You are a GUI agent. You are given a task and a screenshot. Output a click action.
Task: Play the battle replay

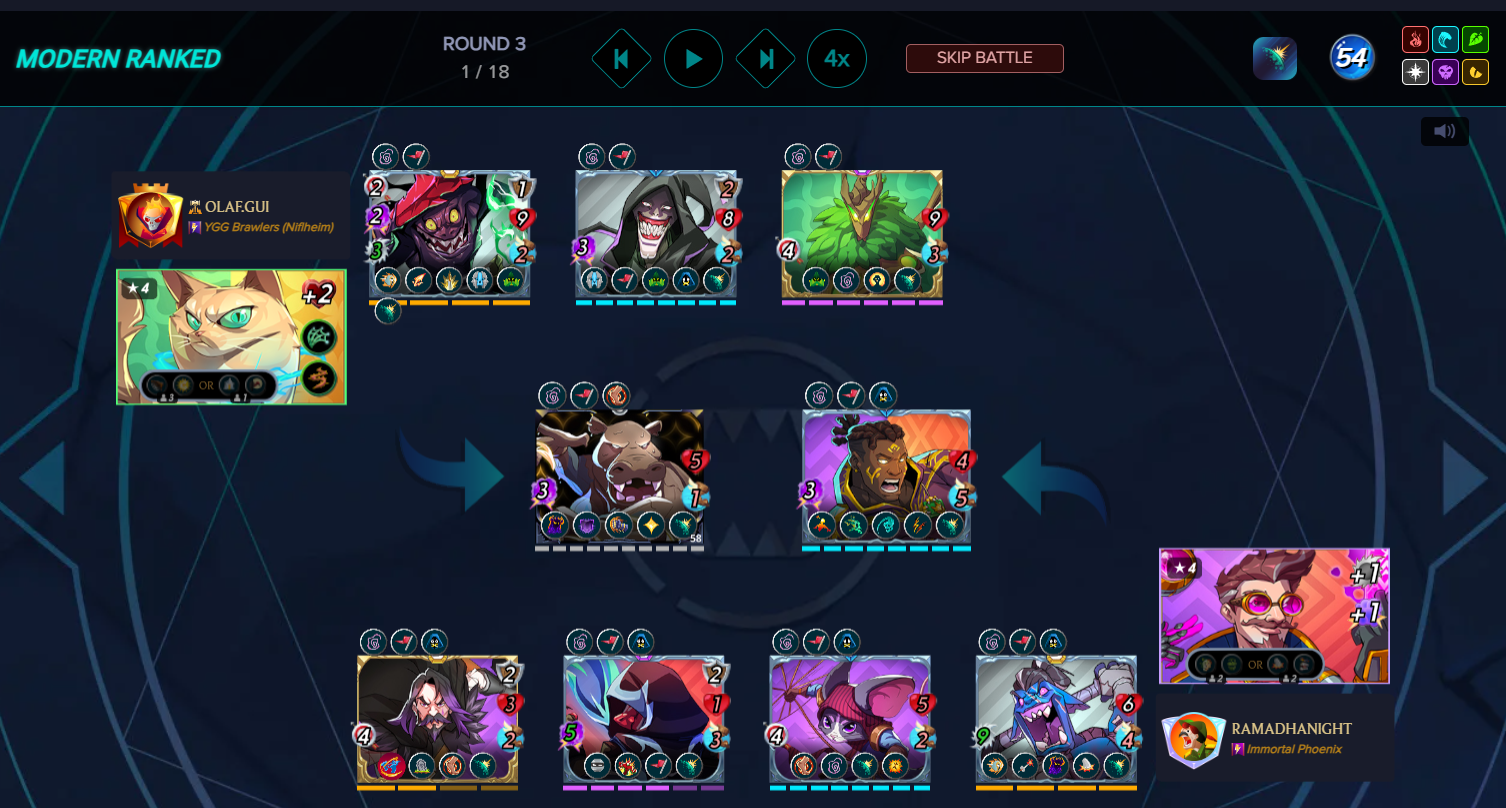pyautogui.click(x=693, y=59)
